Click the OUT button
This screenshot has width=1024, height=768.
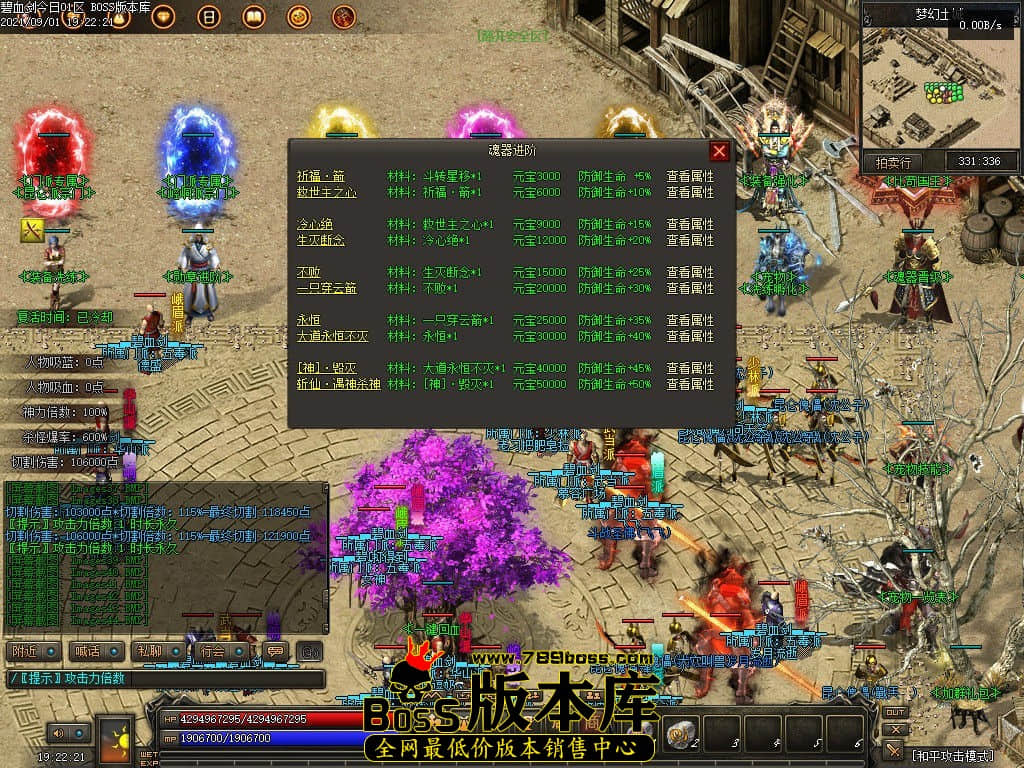pyautogui.click(x=895, y=712)
